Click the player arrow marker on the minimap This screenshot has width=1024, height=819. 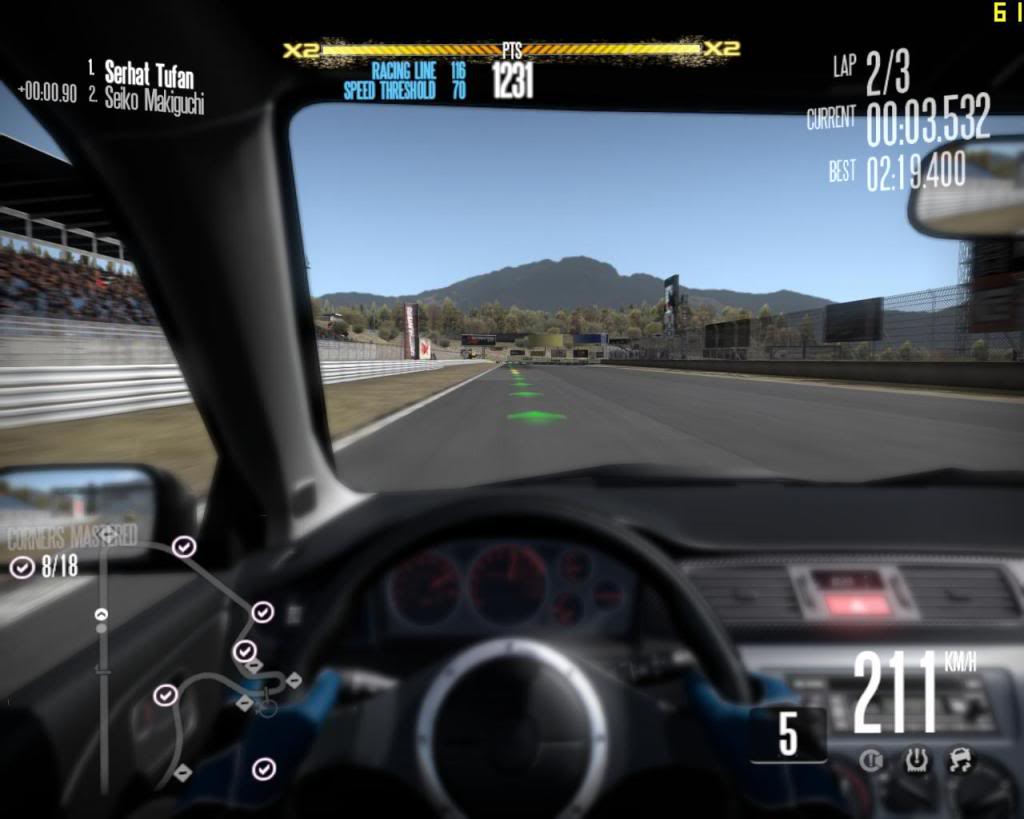[x=101, y=613]
